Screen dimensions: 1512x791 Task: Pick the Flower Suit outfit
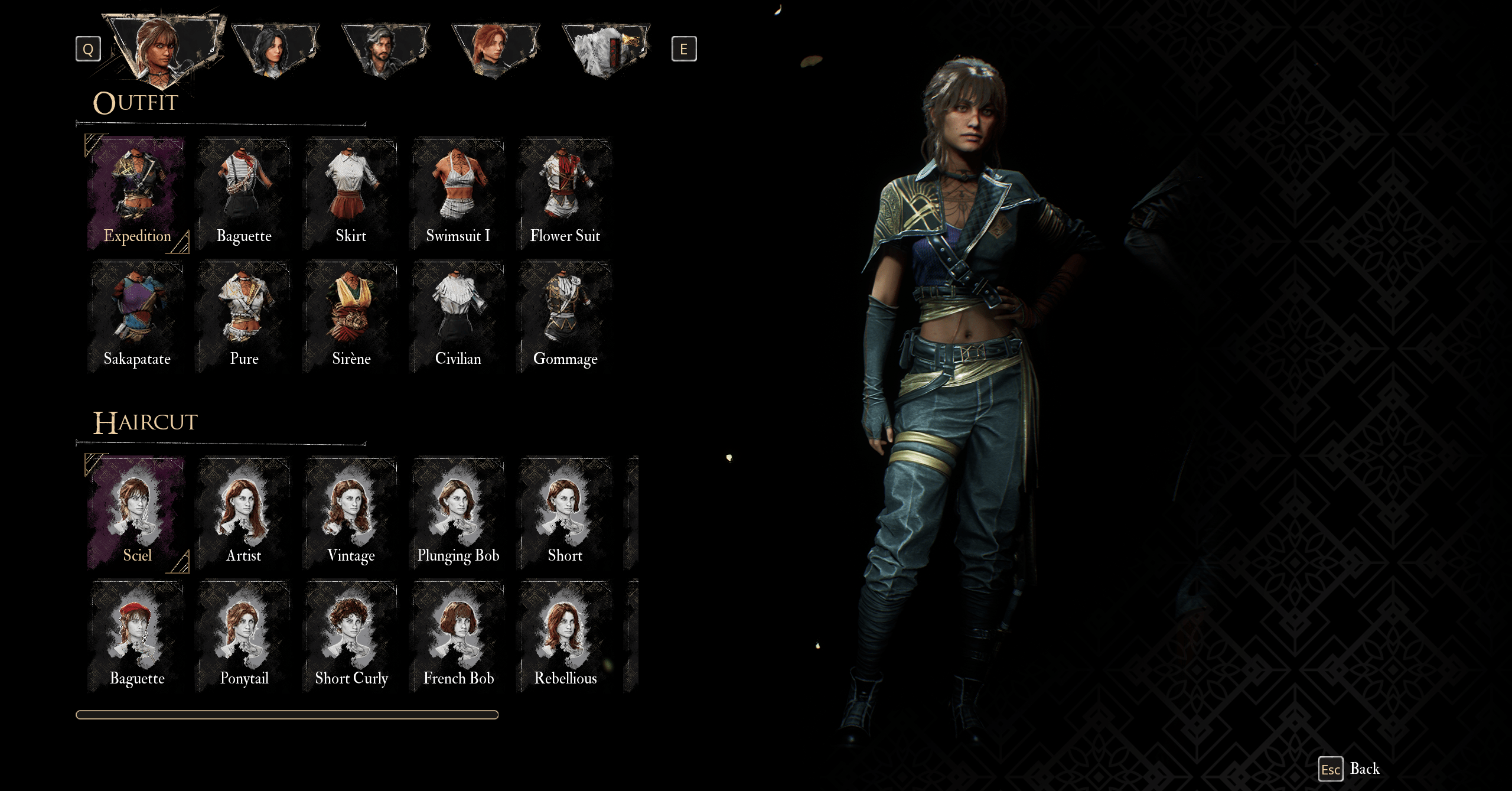tap(565, 194)
